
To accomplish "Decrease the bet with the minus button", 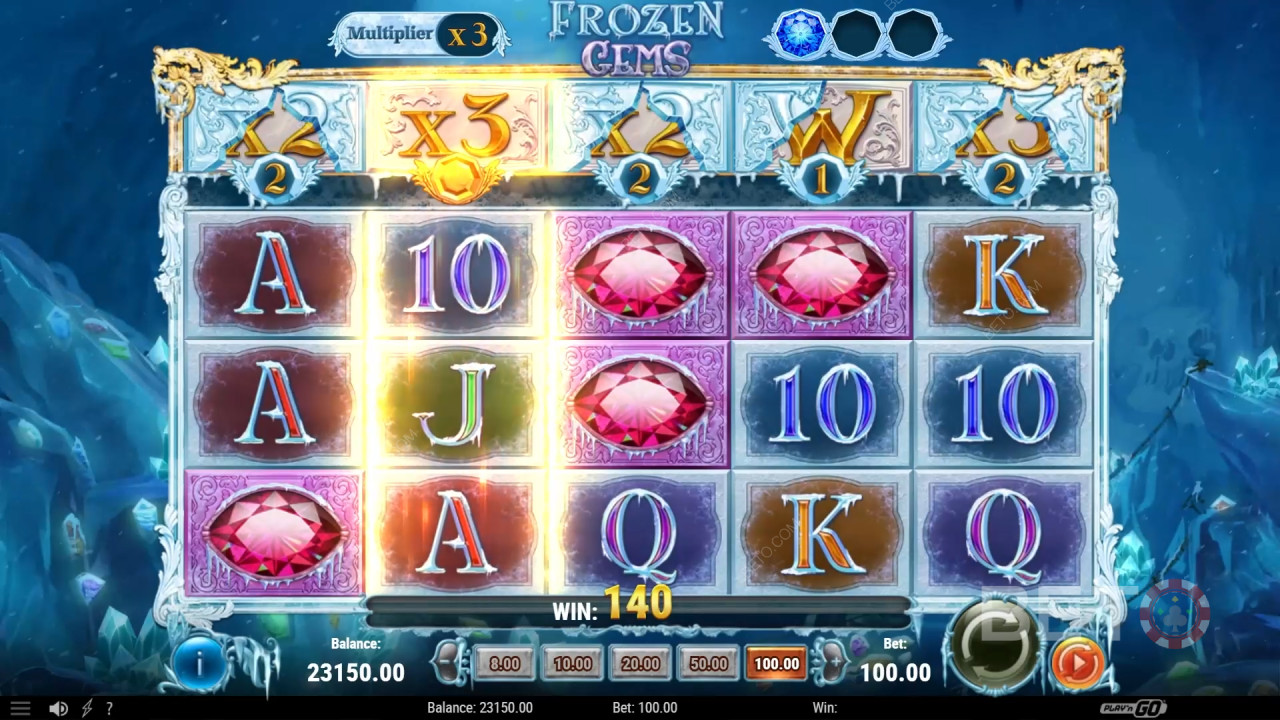I will point(447,662).
